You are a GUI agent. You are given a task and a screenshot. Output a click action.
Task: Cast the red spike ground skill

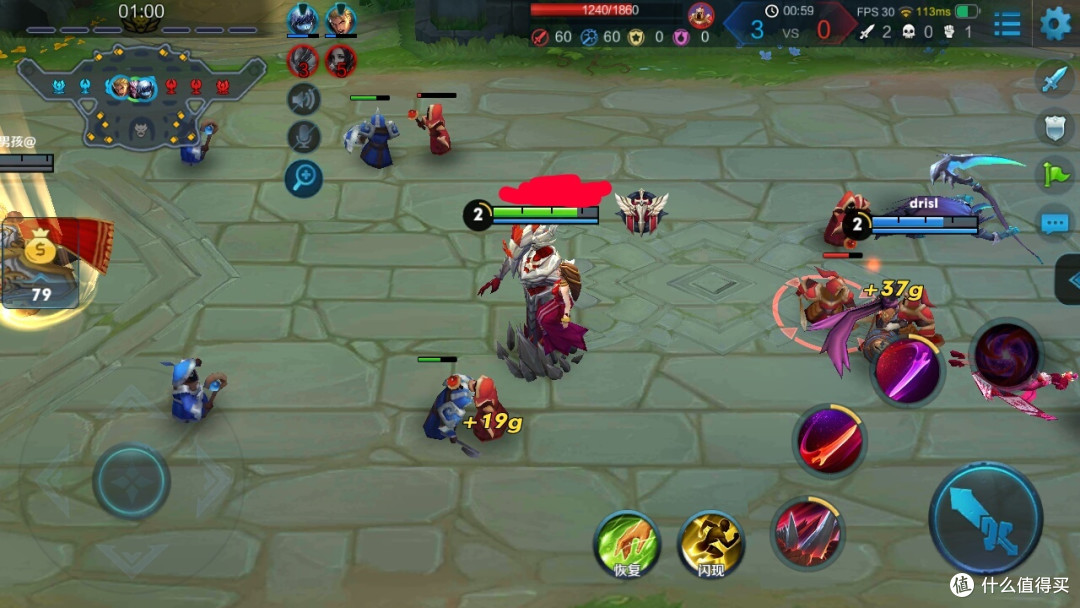[x=808, y=532]
